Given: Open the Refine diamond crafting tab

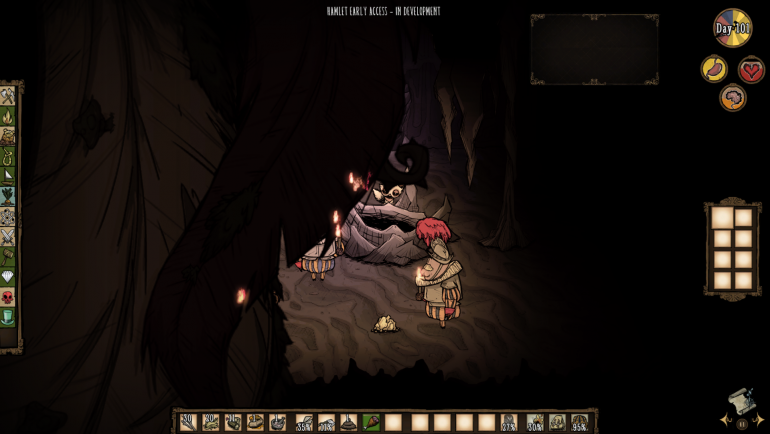Looking at the screenshot, I should click(7, 277).
